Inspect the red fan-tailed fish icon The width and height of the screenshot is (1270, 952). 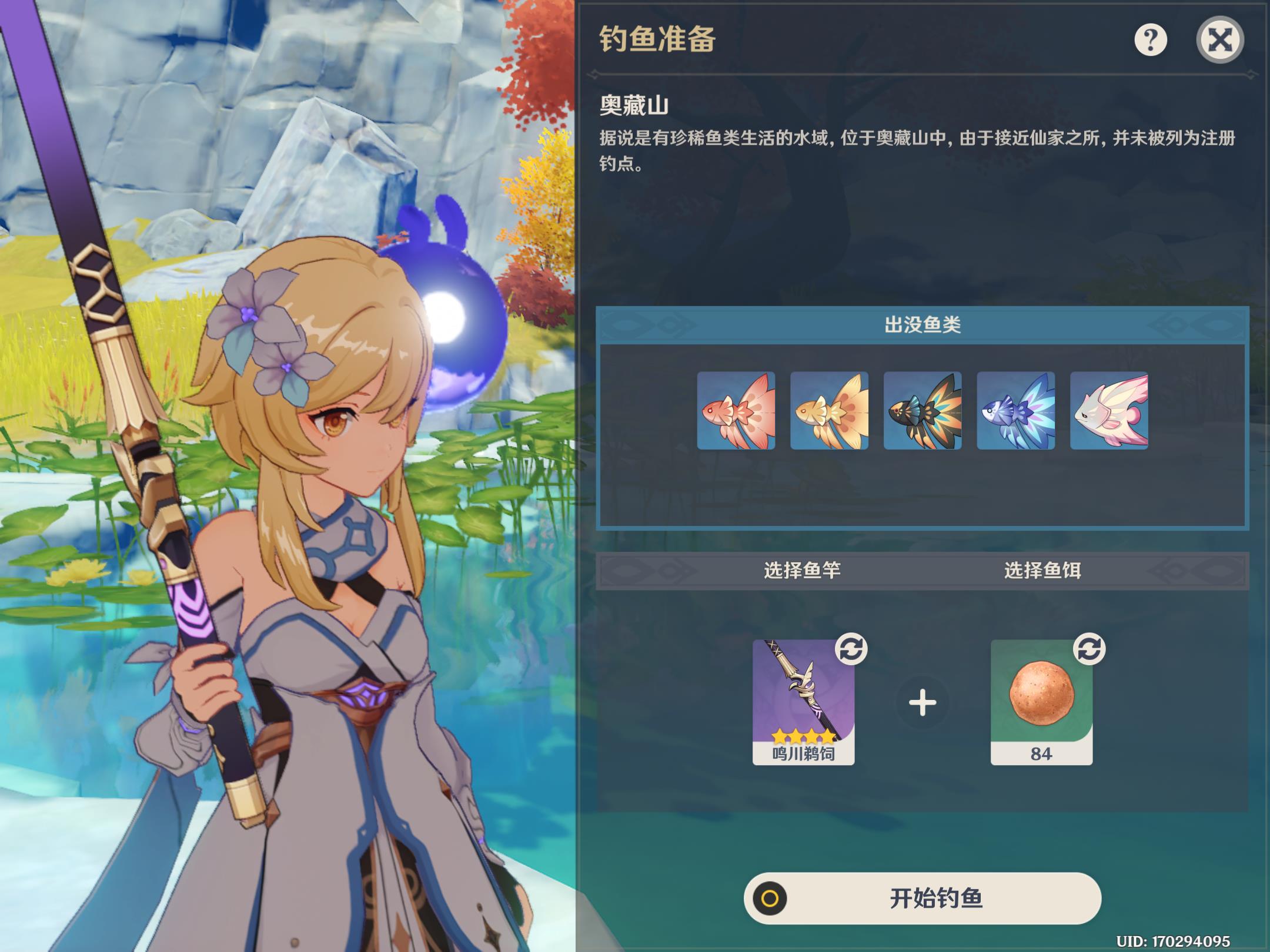click(x=736, y=411)
